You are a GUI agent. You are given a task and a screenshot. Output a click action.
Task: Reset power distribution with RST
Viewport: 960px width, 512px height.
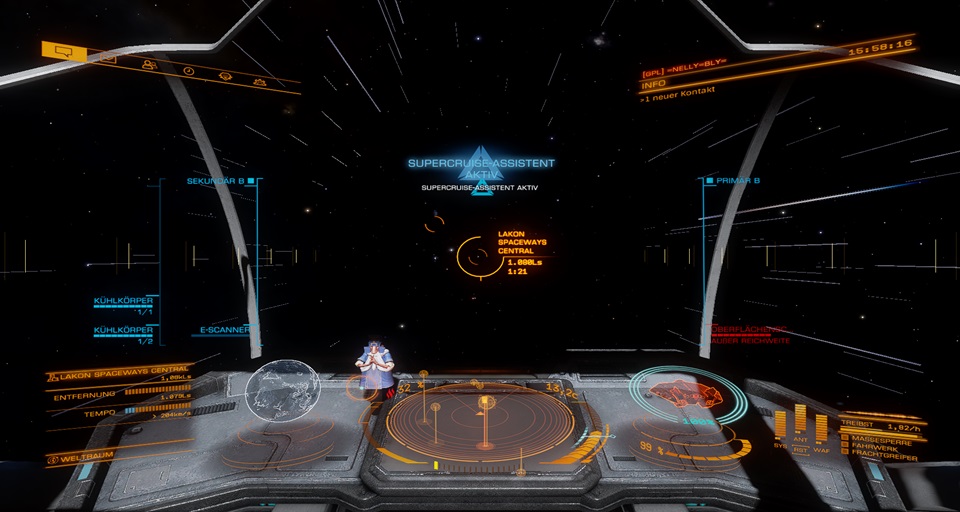(x=801, y=450)
